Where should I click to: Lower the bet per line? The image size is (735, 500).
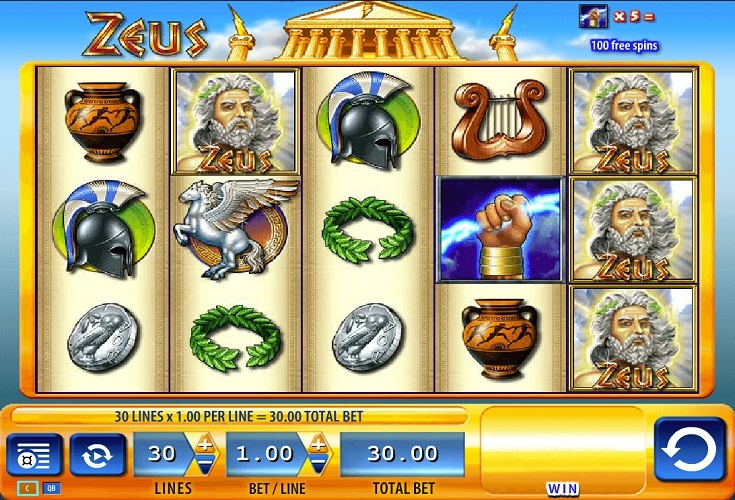pyautogui.click(x=318, y=466)
